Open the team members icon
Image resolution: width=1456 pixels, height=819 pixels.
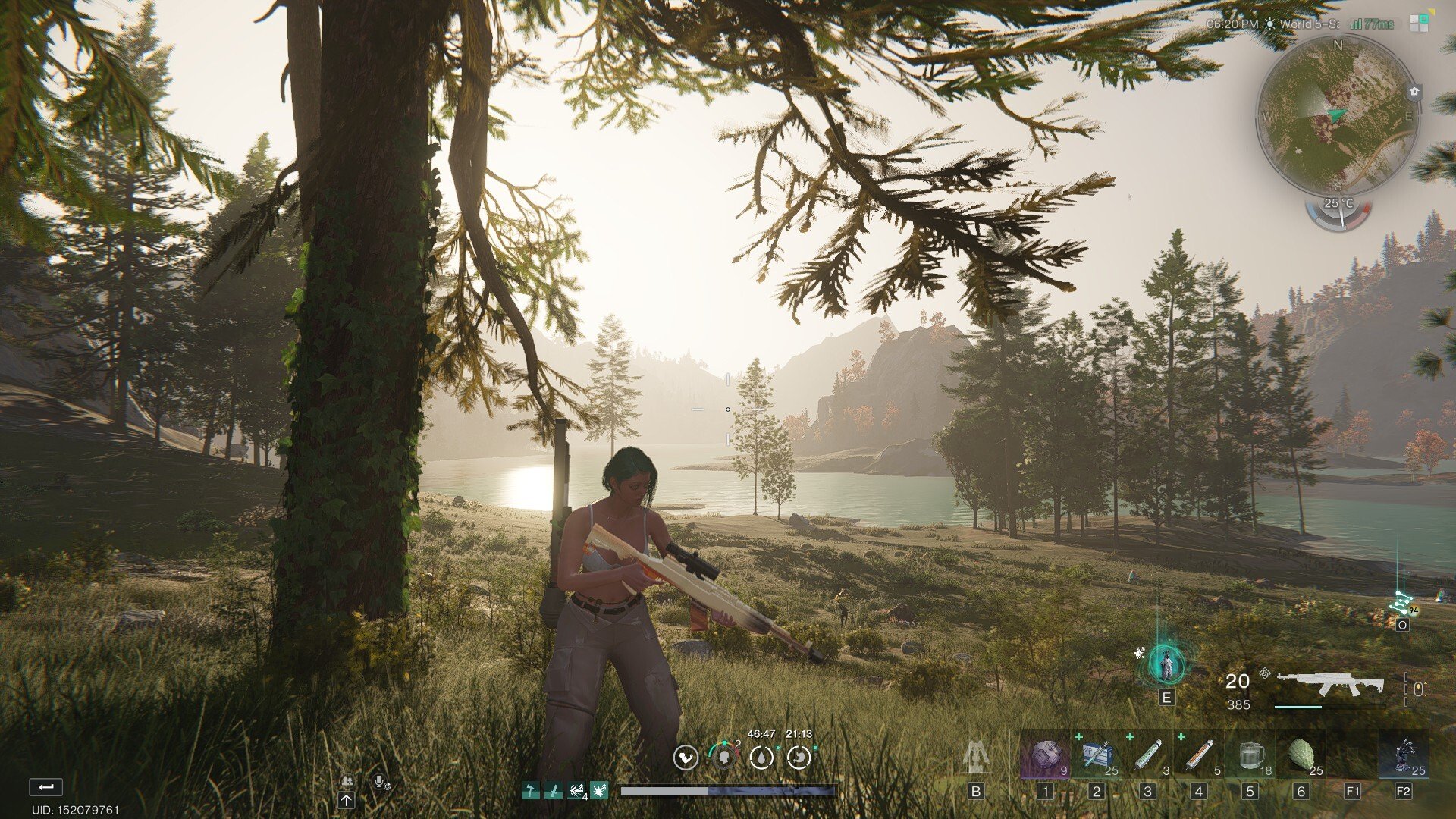(347, 781)
